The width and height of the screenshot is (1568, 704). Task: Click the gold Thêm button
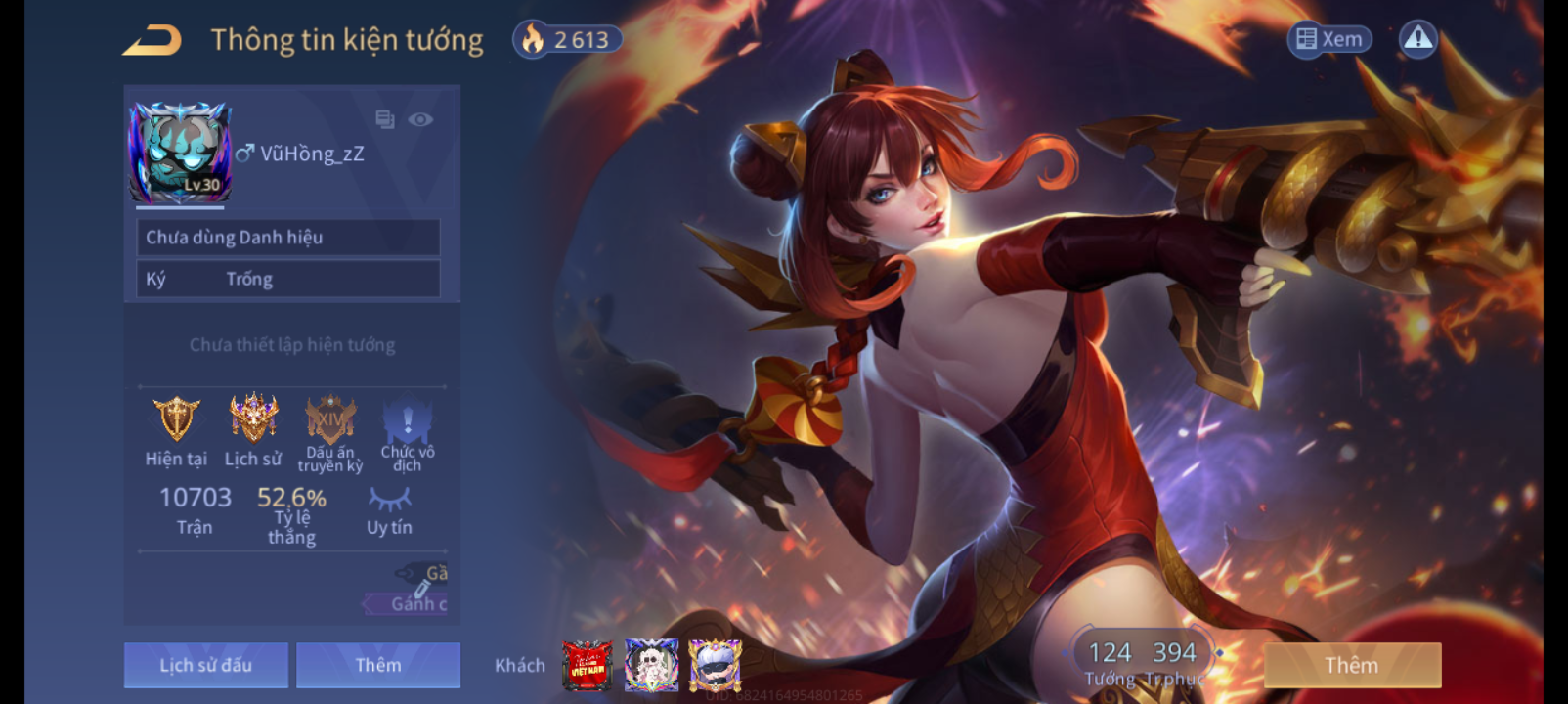point(1352,665)
